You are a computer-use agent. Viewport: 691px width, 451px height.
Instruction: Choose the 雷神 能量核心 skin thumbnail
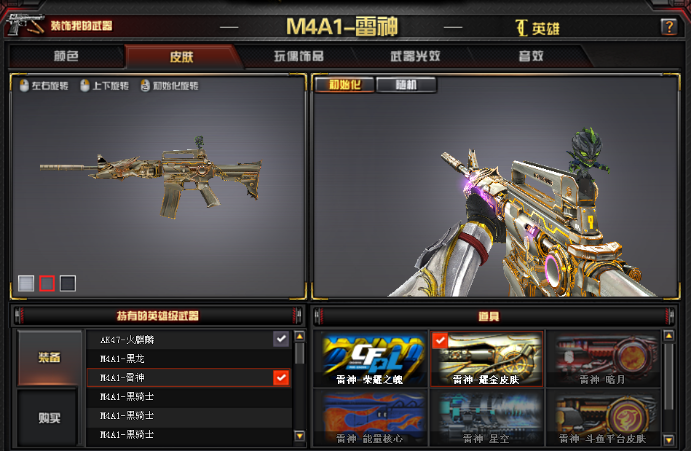point(369,418)
